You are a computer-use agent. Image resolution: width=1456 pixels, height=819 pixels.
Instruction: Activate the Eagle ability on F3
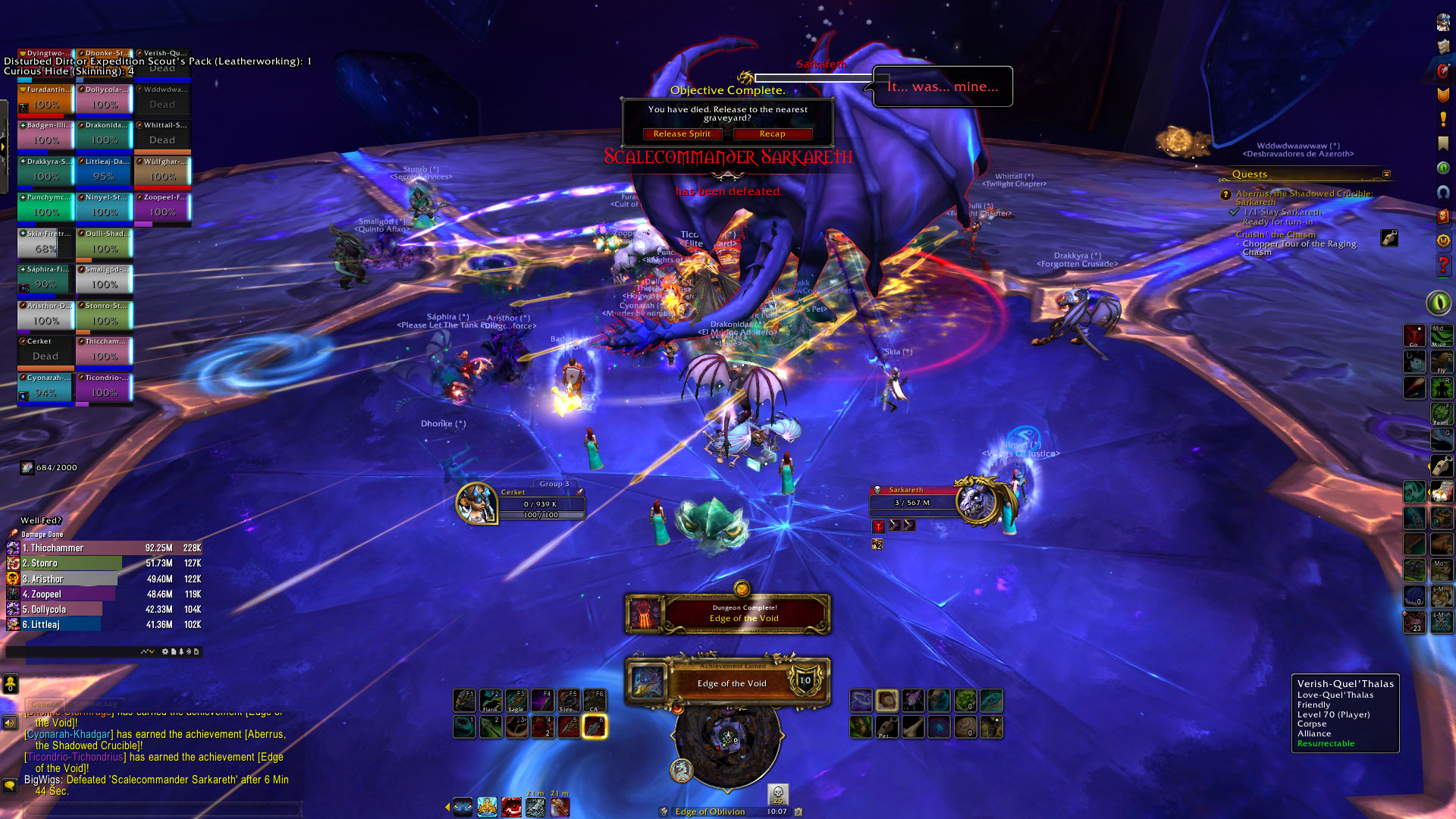(x=516, y=700)
